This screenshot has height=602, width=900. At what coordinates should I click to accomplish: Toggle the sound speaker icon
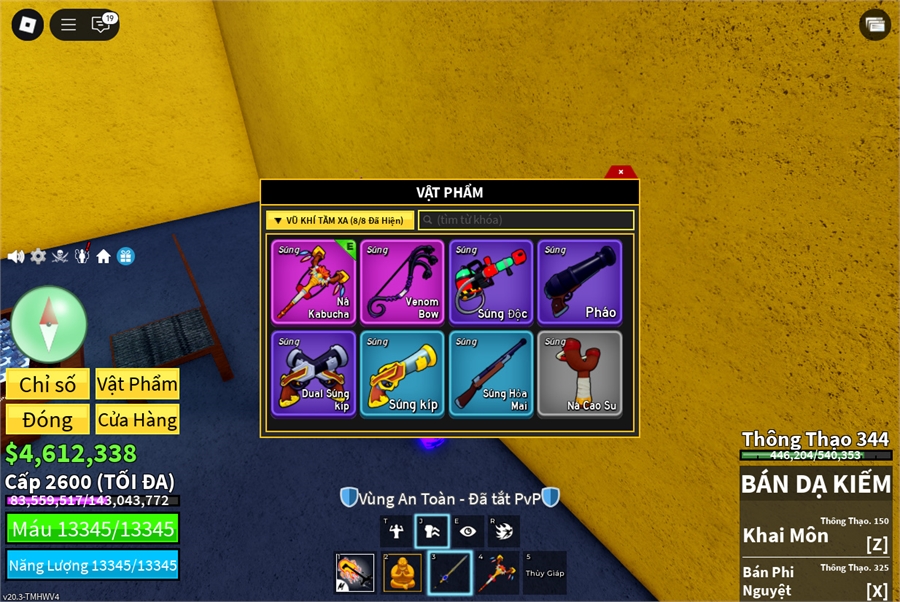(x=16, y=256)
